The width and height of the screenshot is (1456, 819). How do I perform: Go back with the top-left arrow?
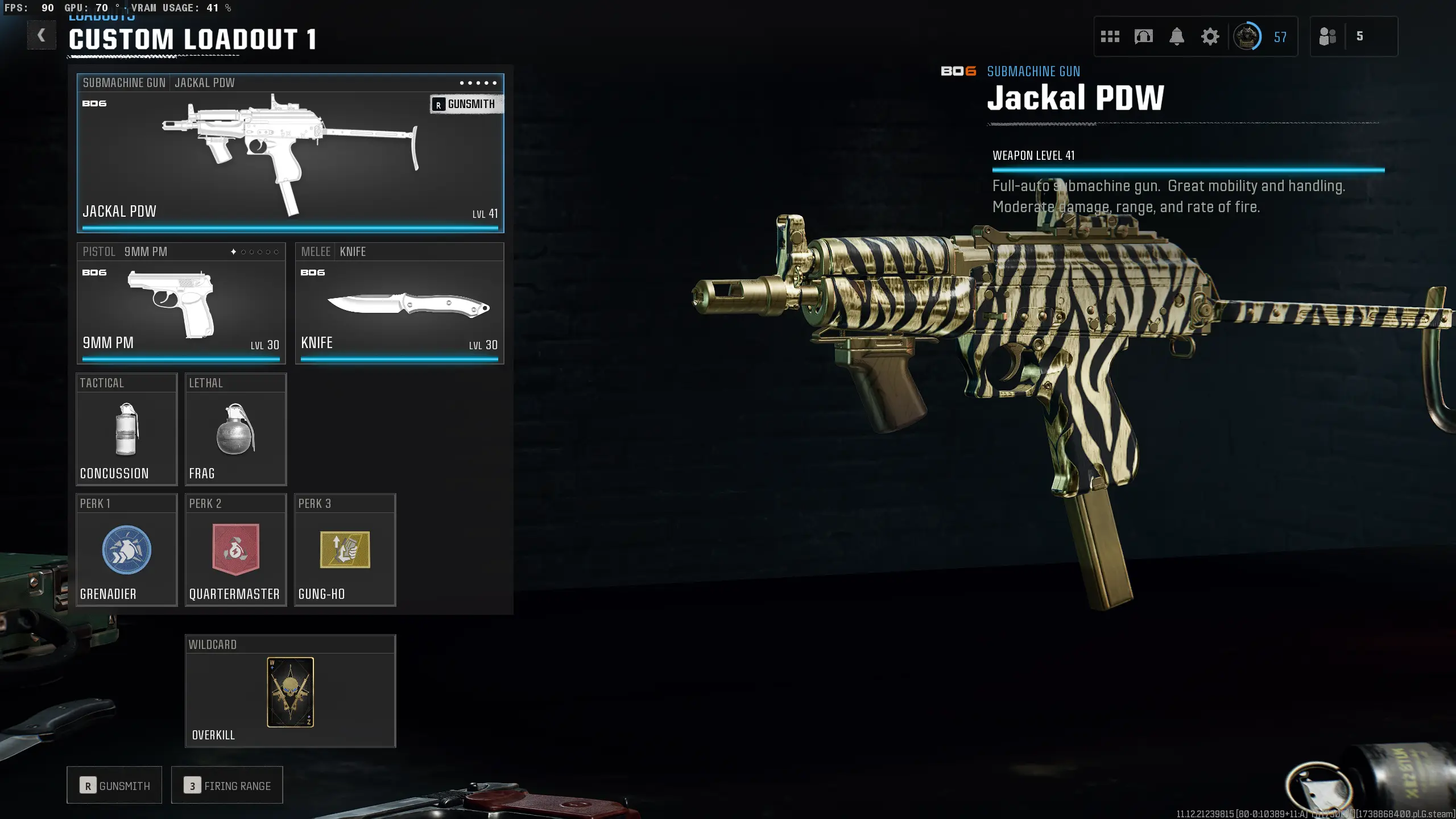pos(41,36)
